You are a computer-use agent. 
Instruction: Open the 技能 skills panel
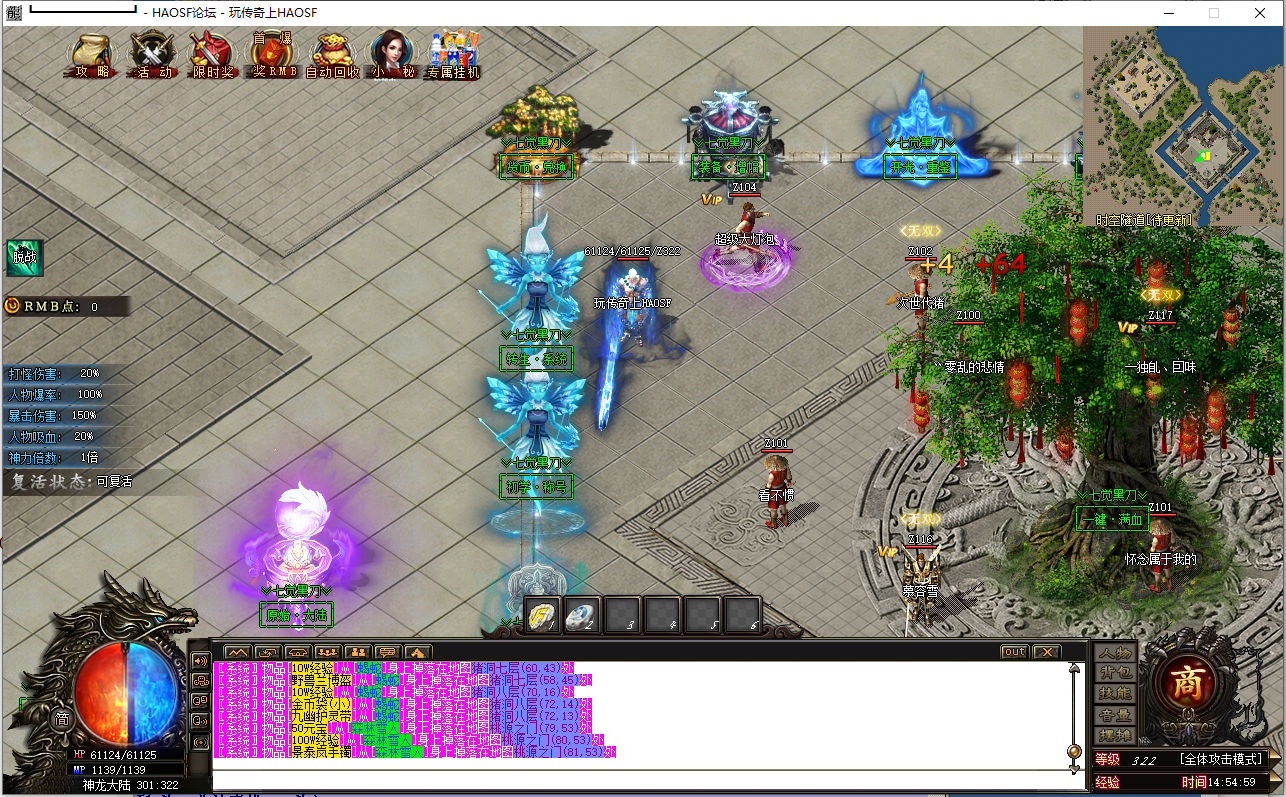pyautogui.click(x=1114, y=693)
